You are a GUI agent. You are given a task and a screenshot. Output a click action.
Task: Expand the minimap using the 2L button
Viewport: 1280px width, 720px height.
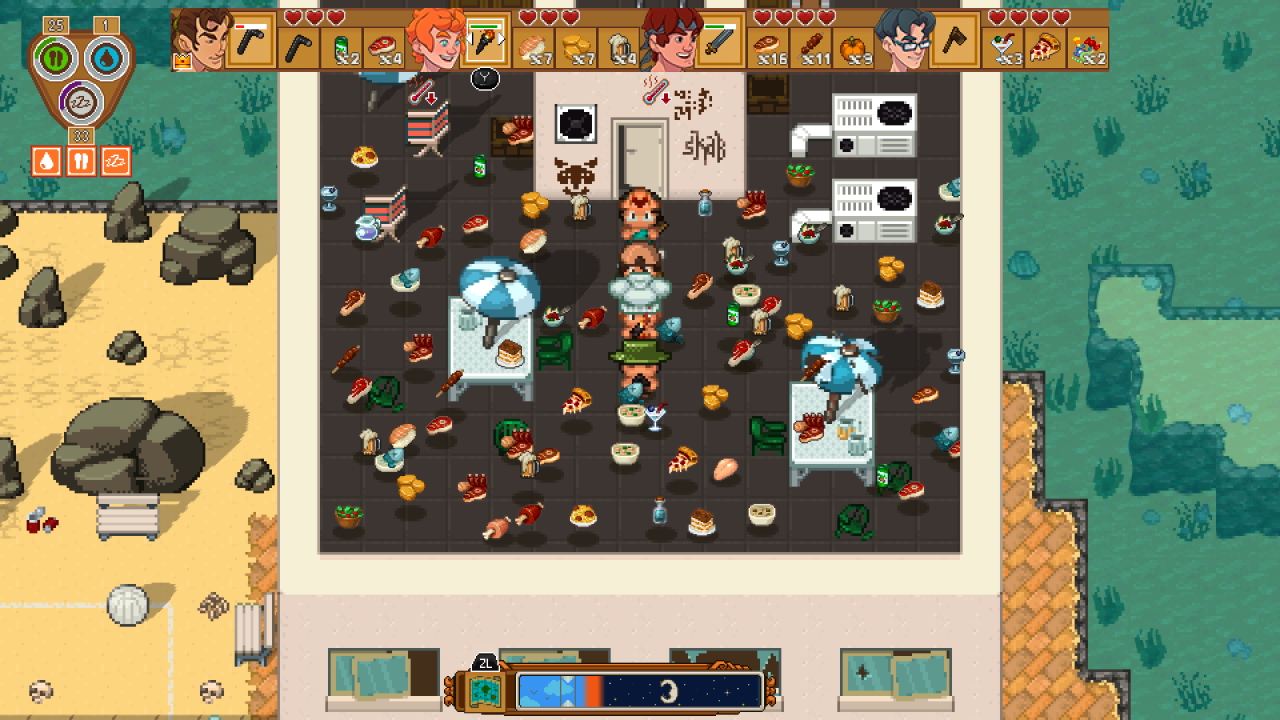tap(485, 661)
